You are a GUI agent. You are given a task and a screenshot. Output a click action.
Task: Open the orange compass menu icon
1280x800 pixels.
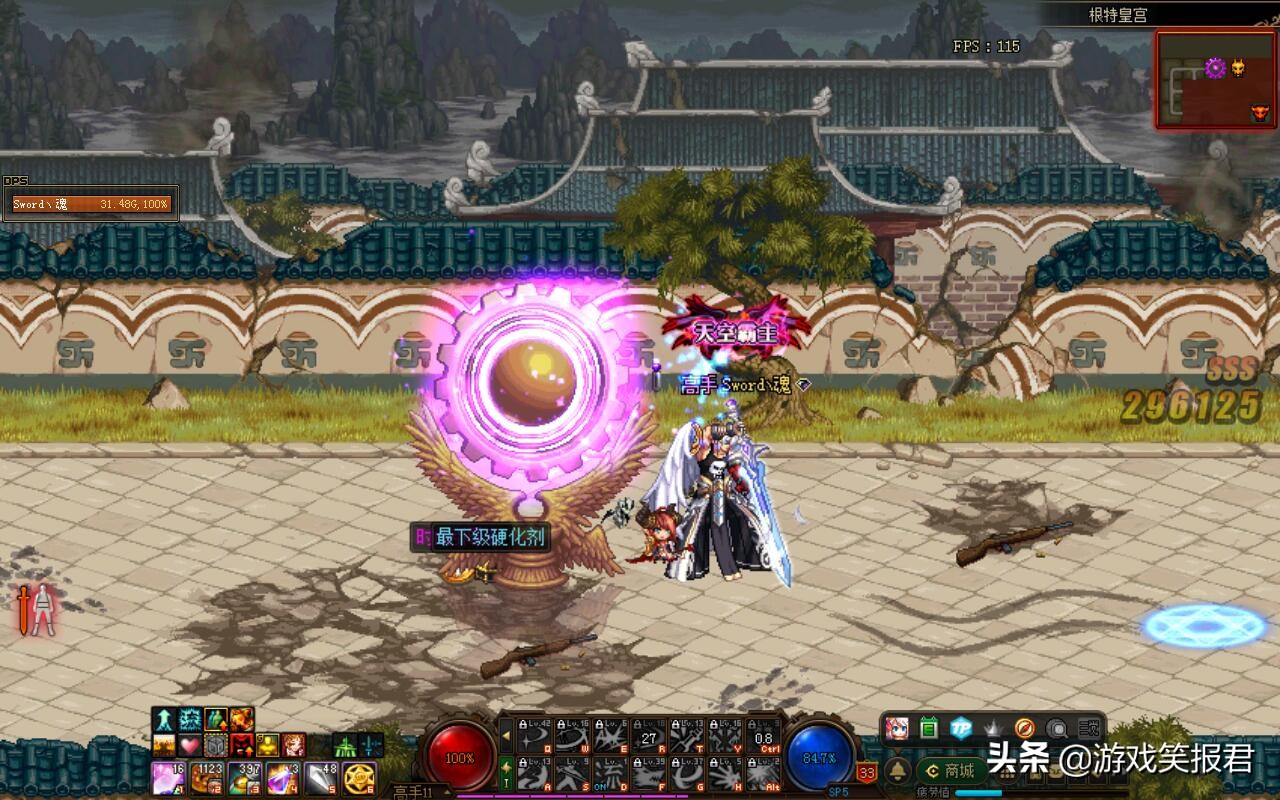tap(1024, 728)
